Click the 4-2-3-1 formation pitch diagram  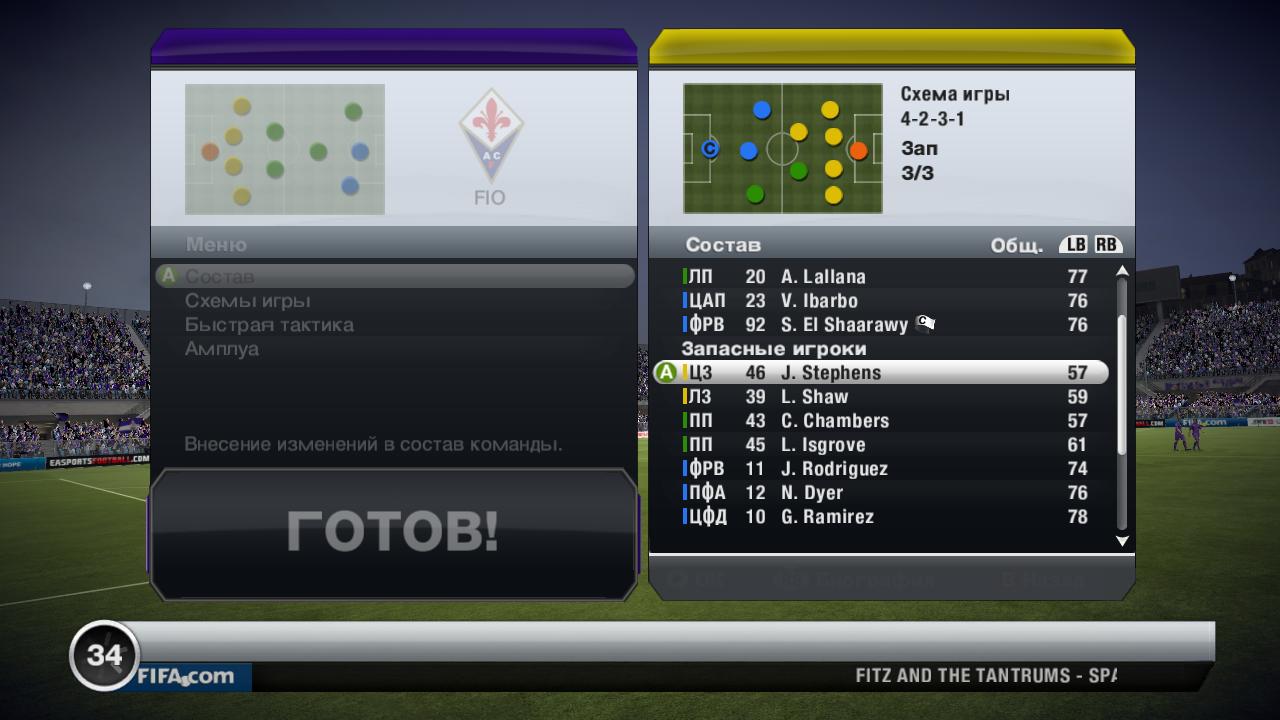tap(783, 149)
